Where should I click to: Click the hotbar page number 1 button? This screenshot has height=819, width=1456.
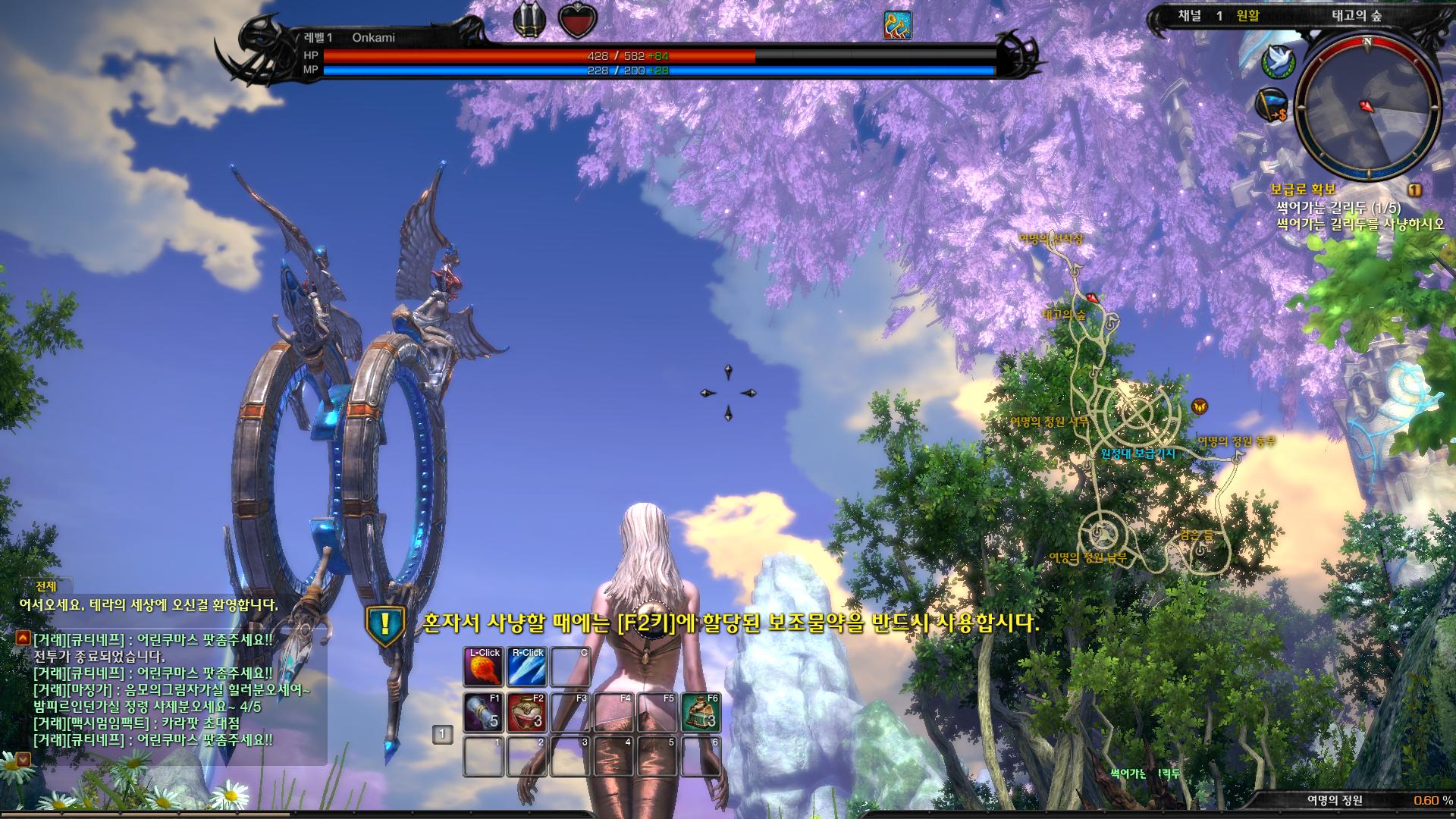tap(442, 733)
